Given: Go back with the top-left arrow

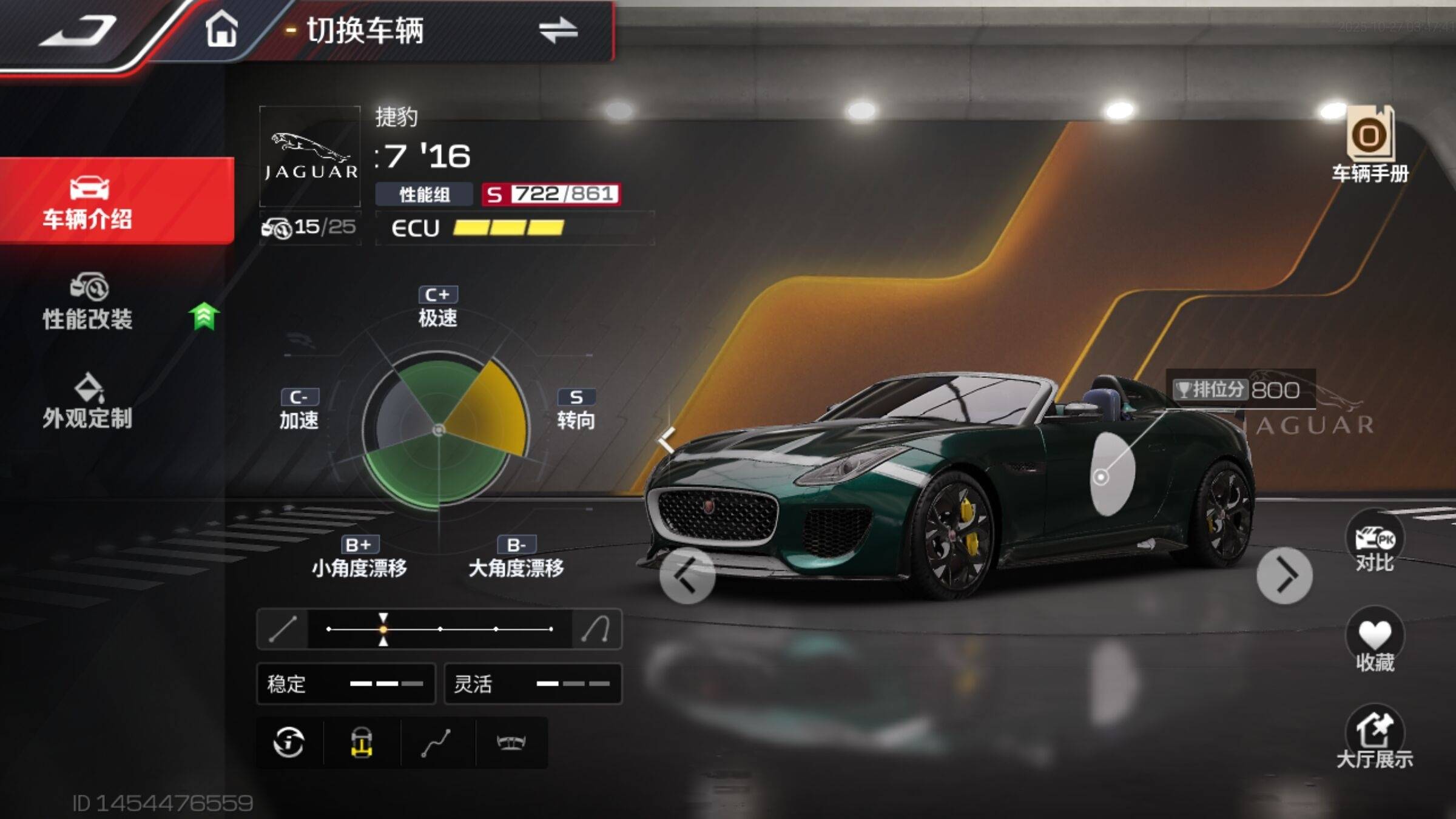Looking at the screenshot, I should pos(78,30).
